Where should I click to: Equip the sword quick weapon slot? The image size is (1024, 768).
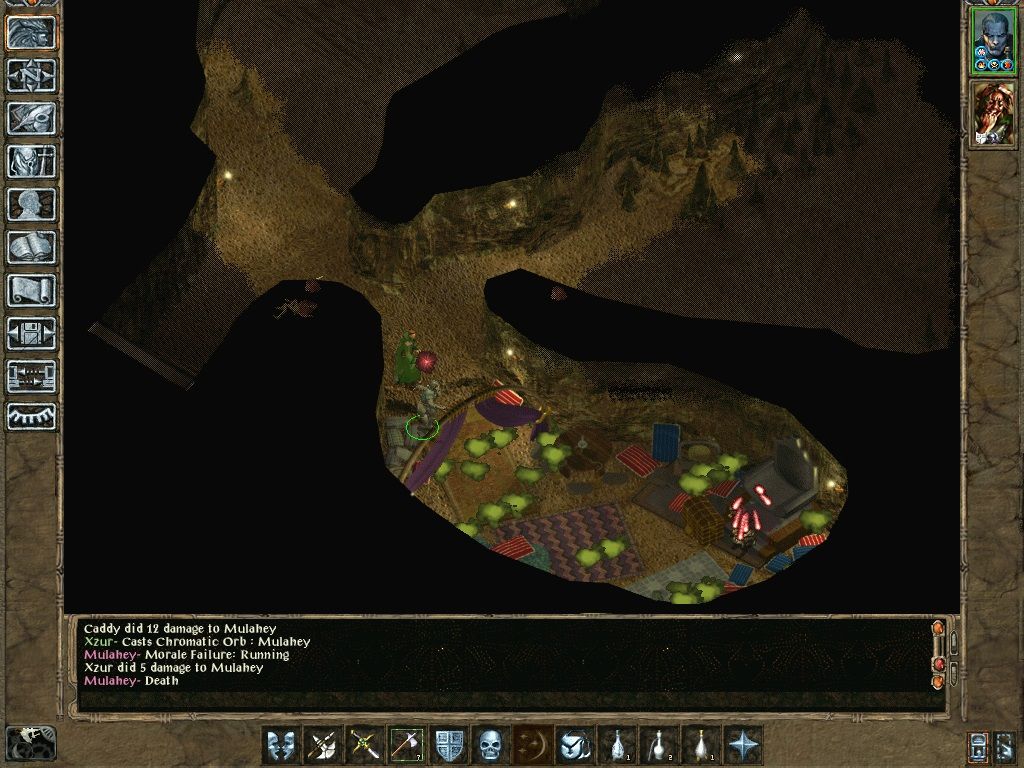pos(366,745)
